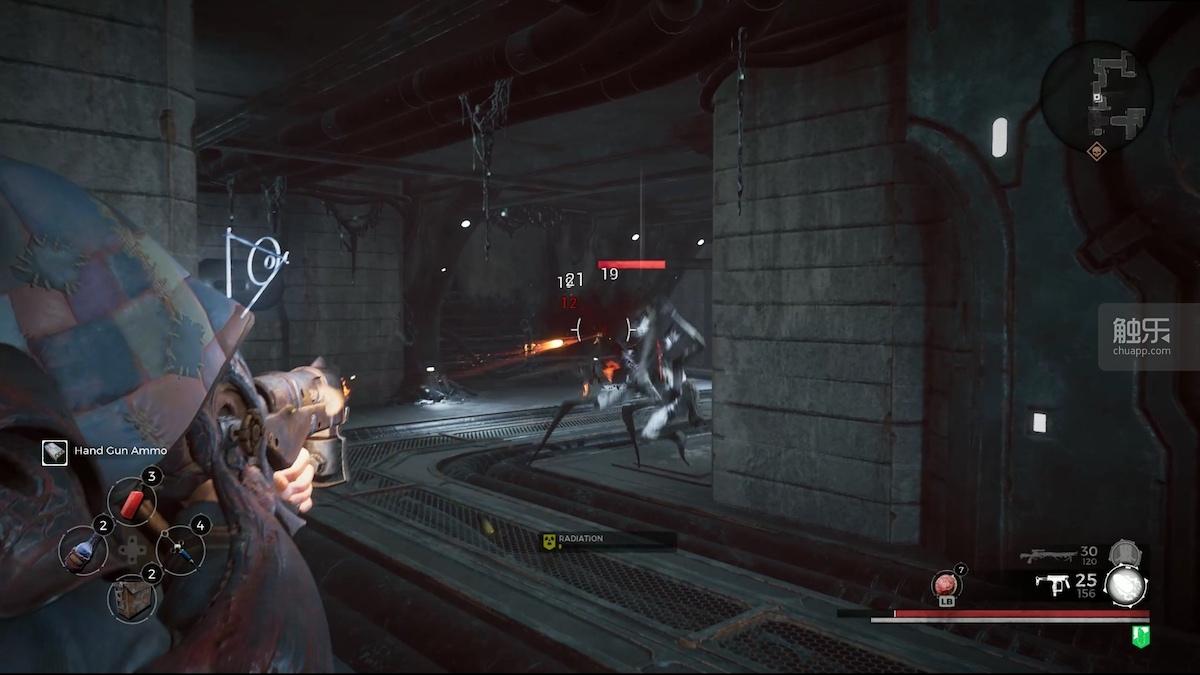Choose the metal ammo box quick slot
Image resolution: width=1200 pixels, height=675 pixels.
click(x=131, y=597)
